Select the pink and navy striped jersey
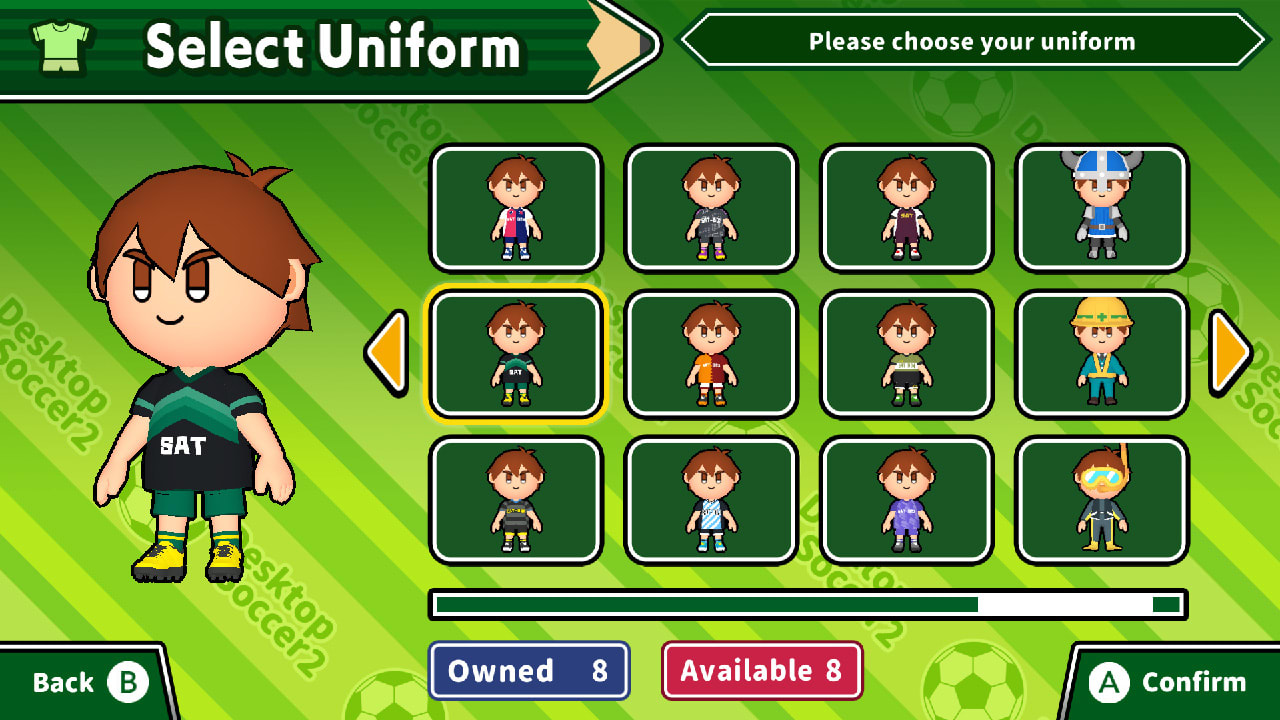1280x720 pixels. 515,207
